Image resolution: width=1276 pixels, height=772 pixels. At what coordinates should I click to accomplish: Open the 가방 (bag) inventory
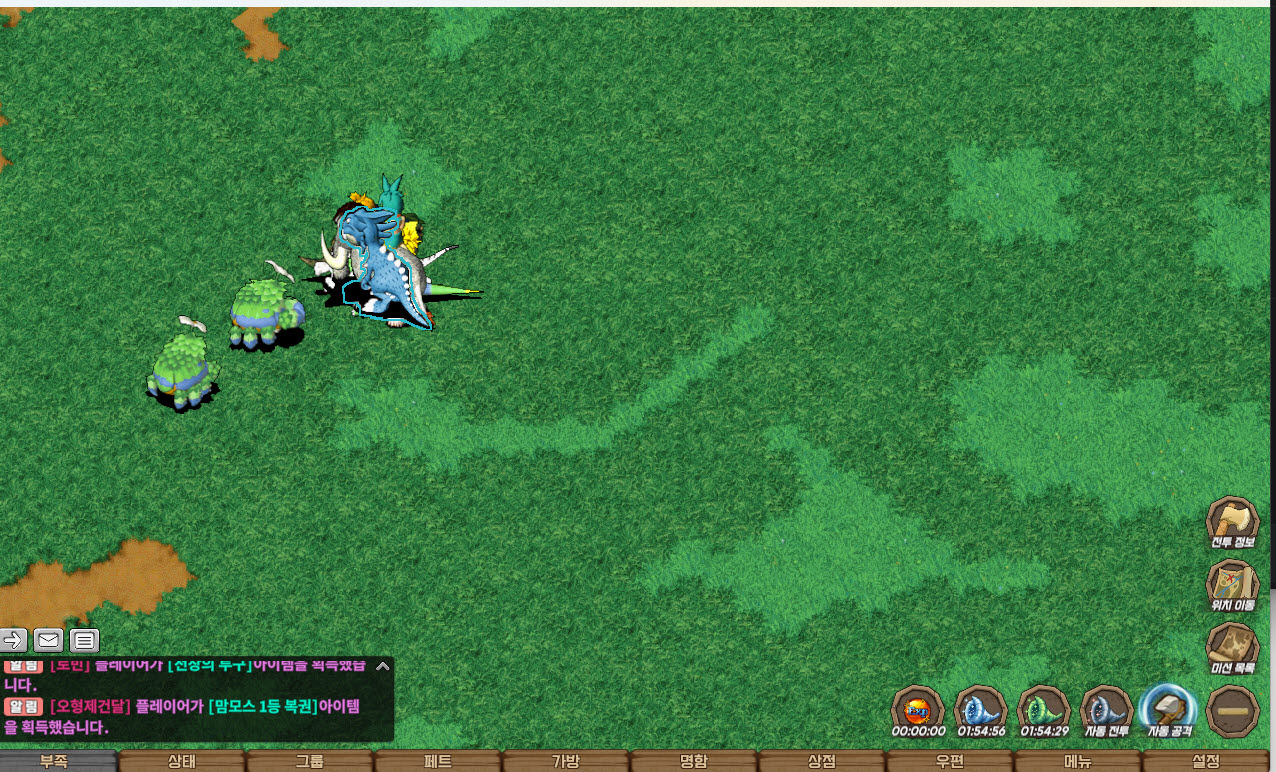point(565,761)
